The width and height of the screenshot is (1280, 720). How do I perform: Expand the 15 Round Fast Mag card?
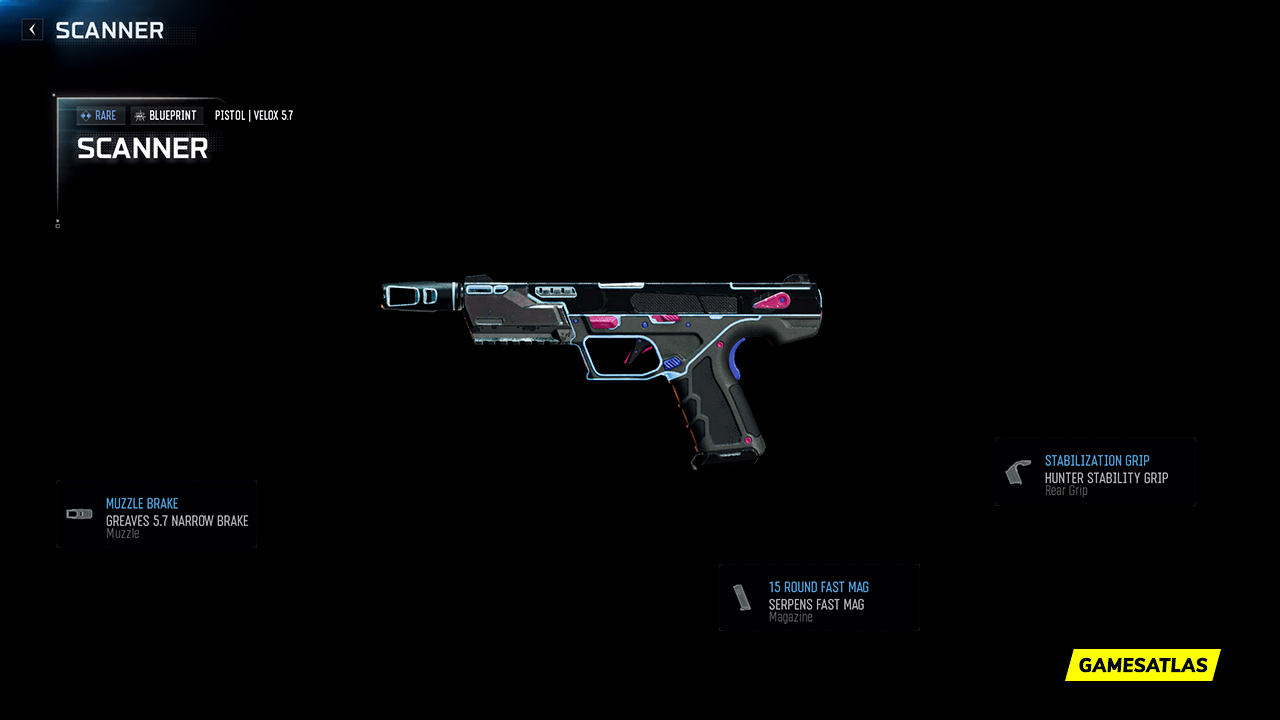[x=819, y=598]
